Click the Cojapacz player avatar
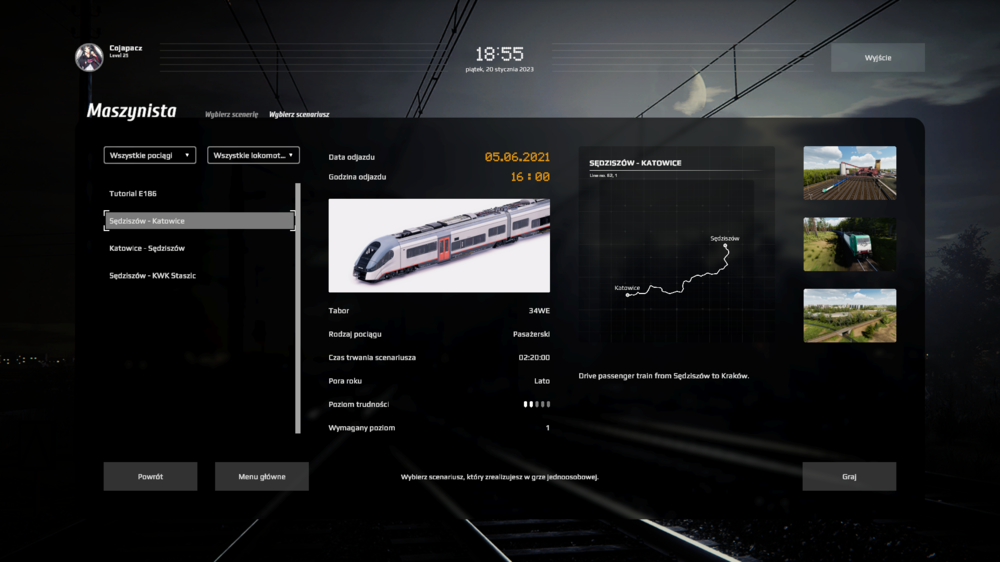Image resolution: width=1000 pixels, height=562 pixels. click(x=89, y=57)
